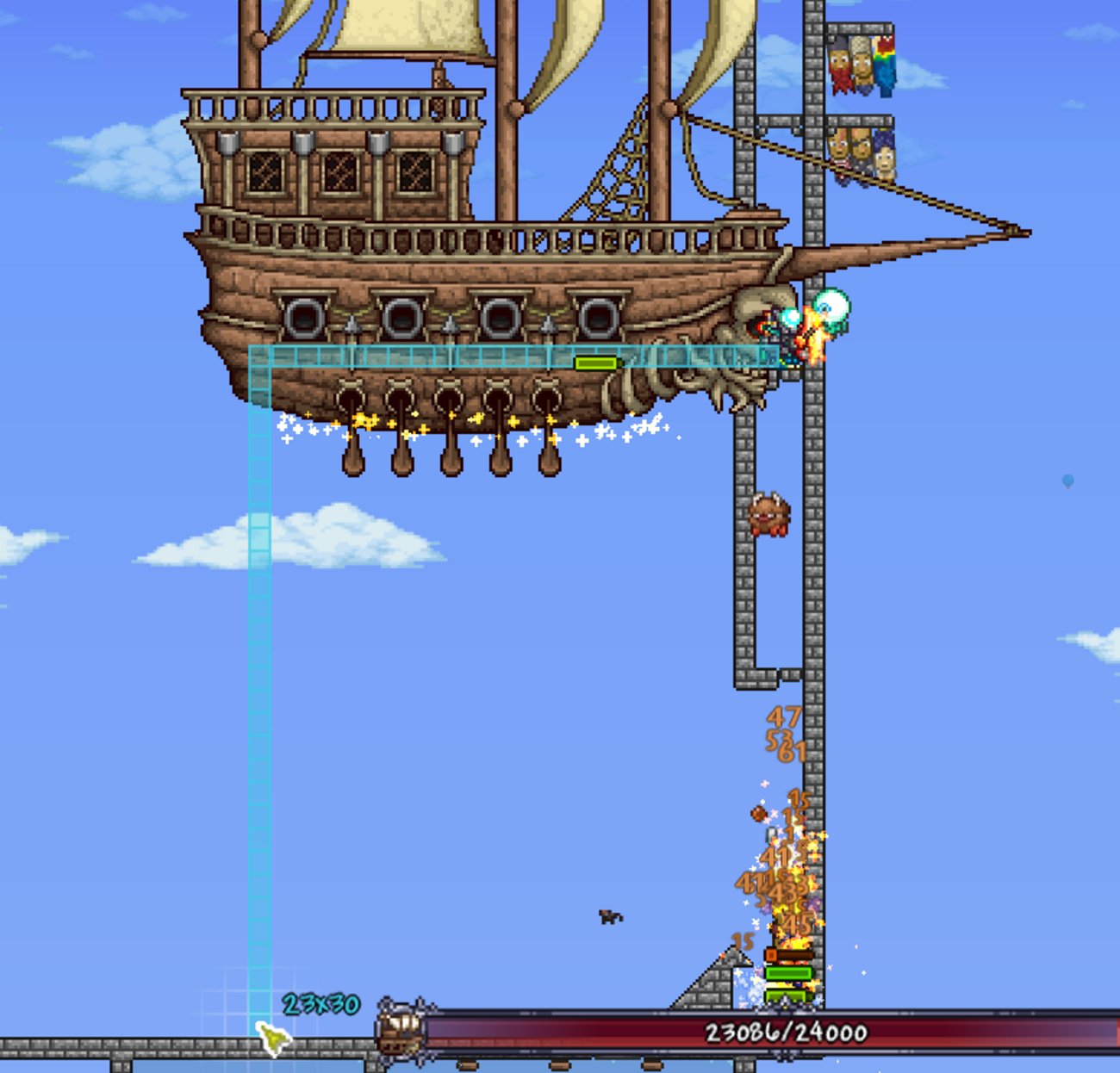Click the straw-hat pirate deadeye banner
Viewport: 1120px width, 1073px height.
point(861,60)
